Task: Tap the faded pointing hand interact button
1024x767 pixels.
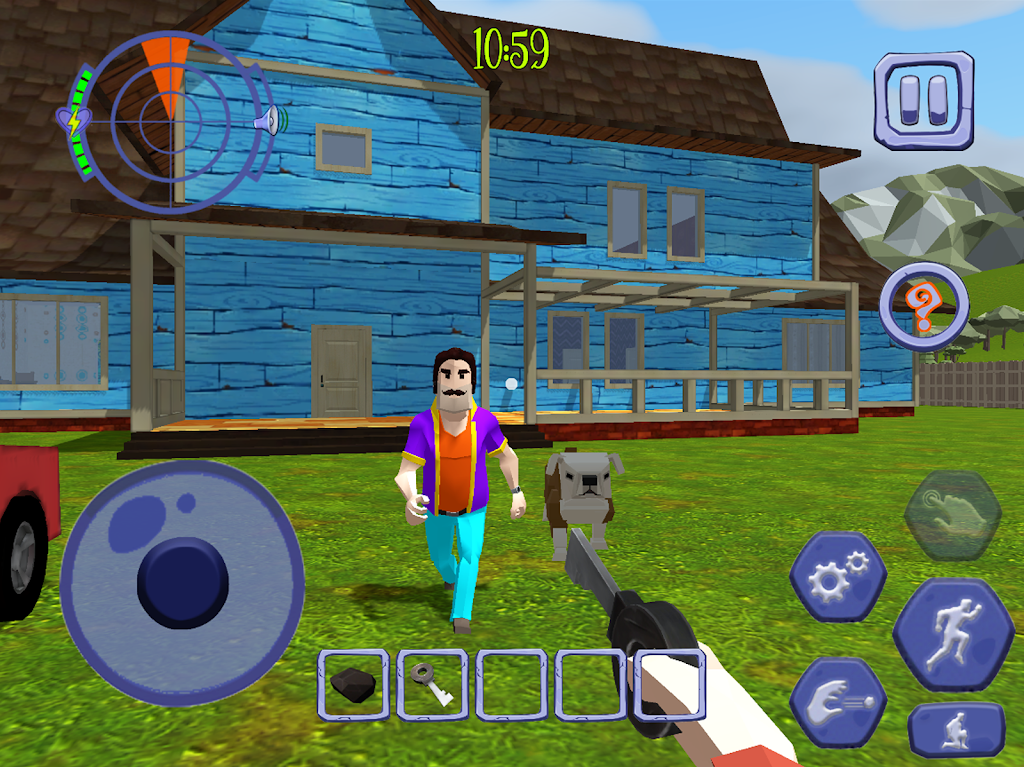Action: 951,514
